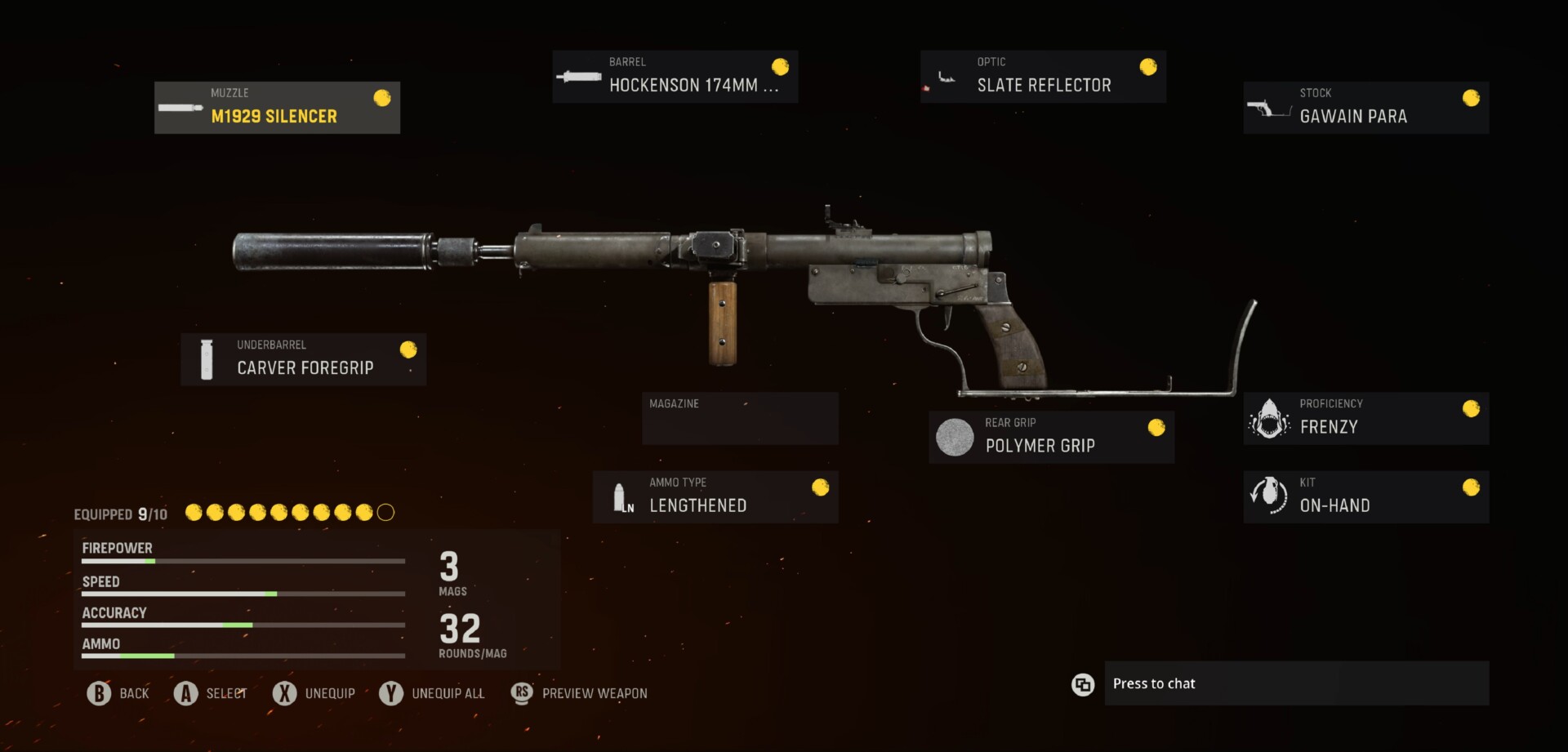
Task: Choose the Slate Reflector optic slot
Action: (1042, 77)
